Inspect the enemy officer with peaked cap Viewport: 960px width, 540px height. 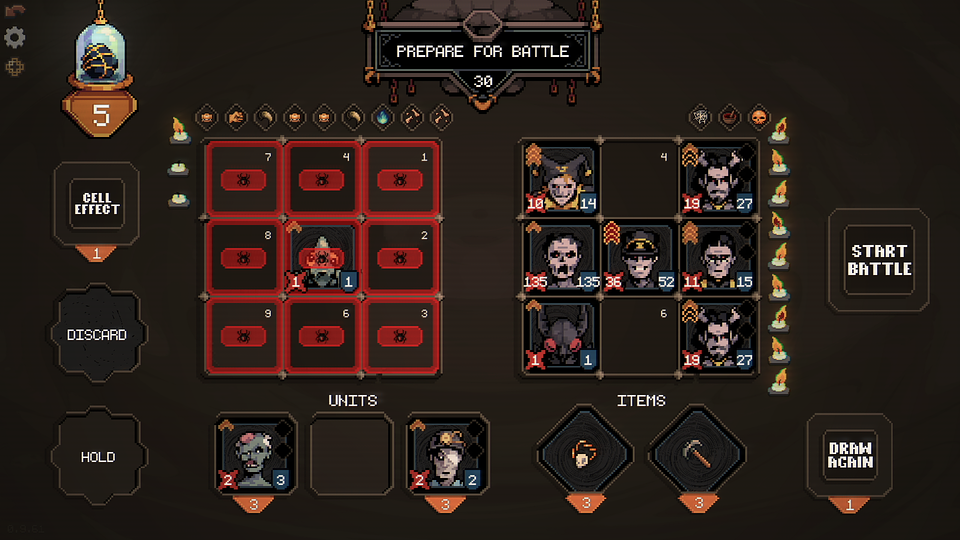(639, 258)
